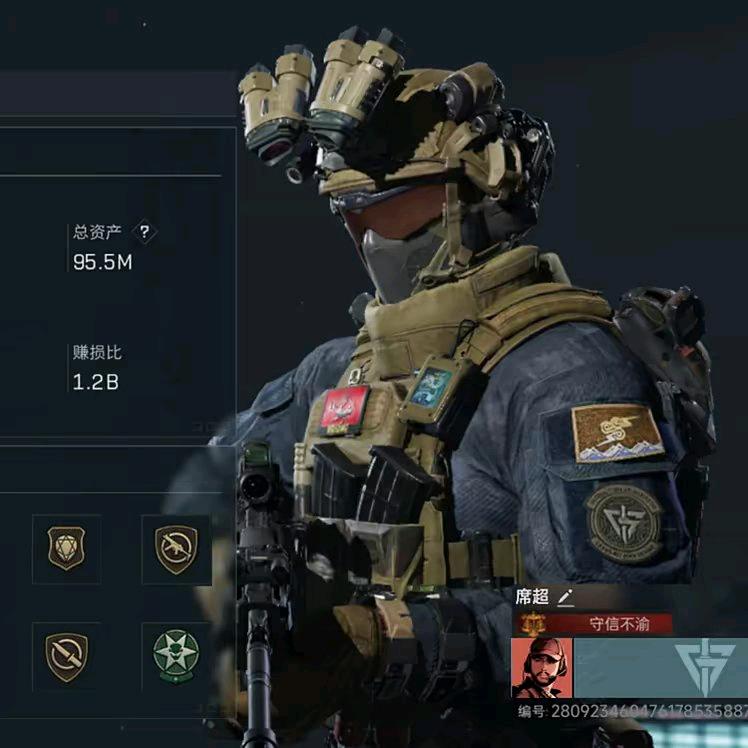Choose the knife shield badge
The image size is (748, 748).
coord(66,656)
